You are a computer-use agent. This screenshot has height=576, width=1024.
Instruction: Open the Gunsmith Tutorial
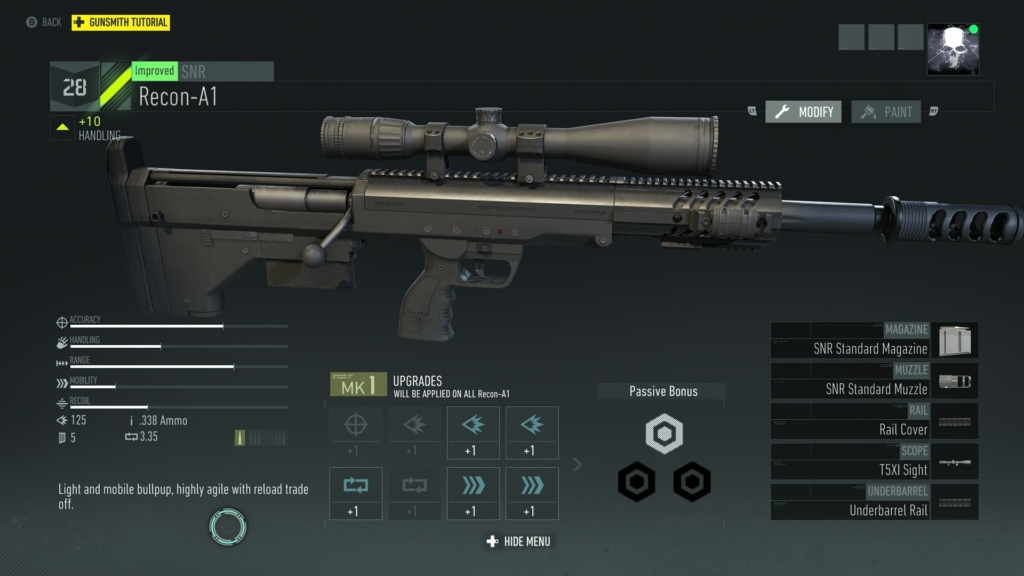click(121, 22)
